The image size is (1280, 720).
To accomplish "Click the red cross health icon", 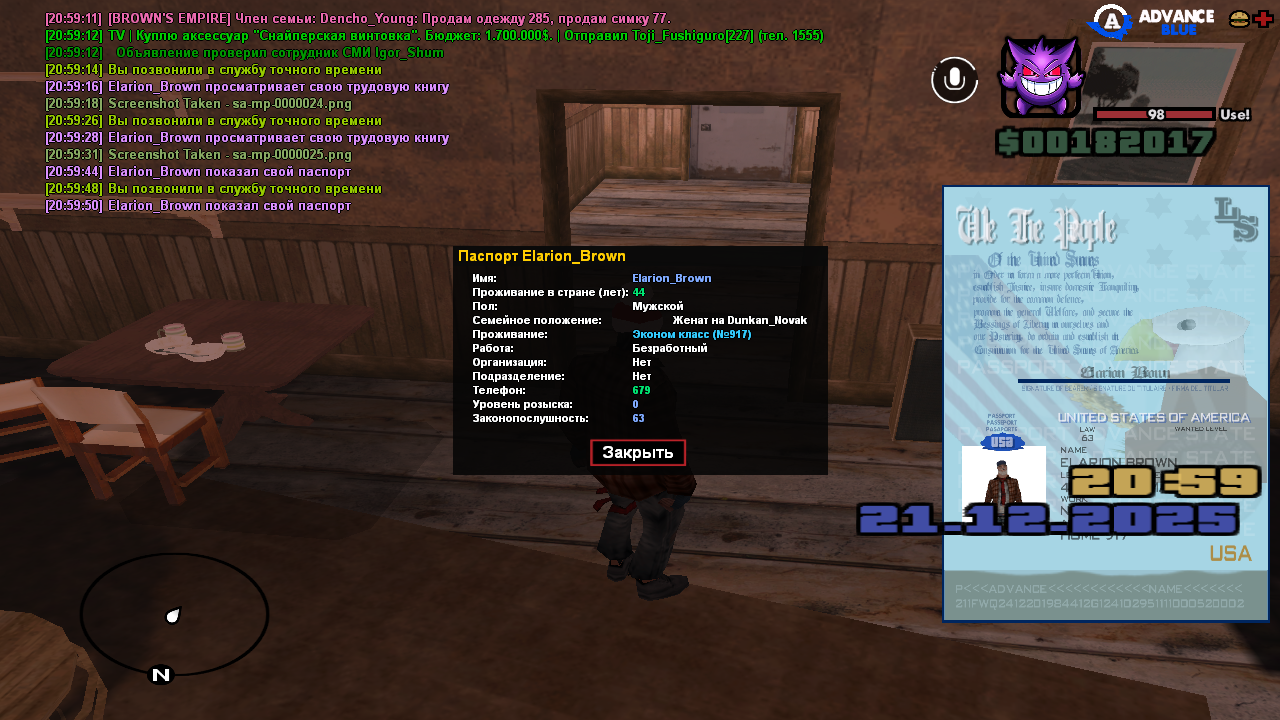I will 1263,19.
